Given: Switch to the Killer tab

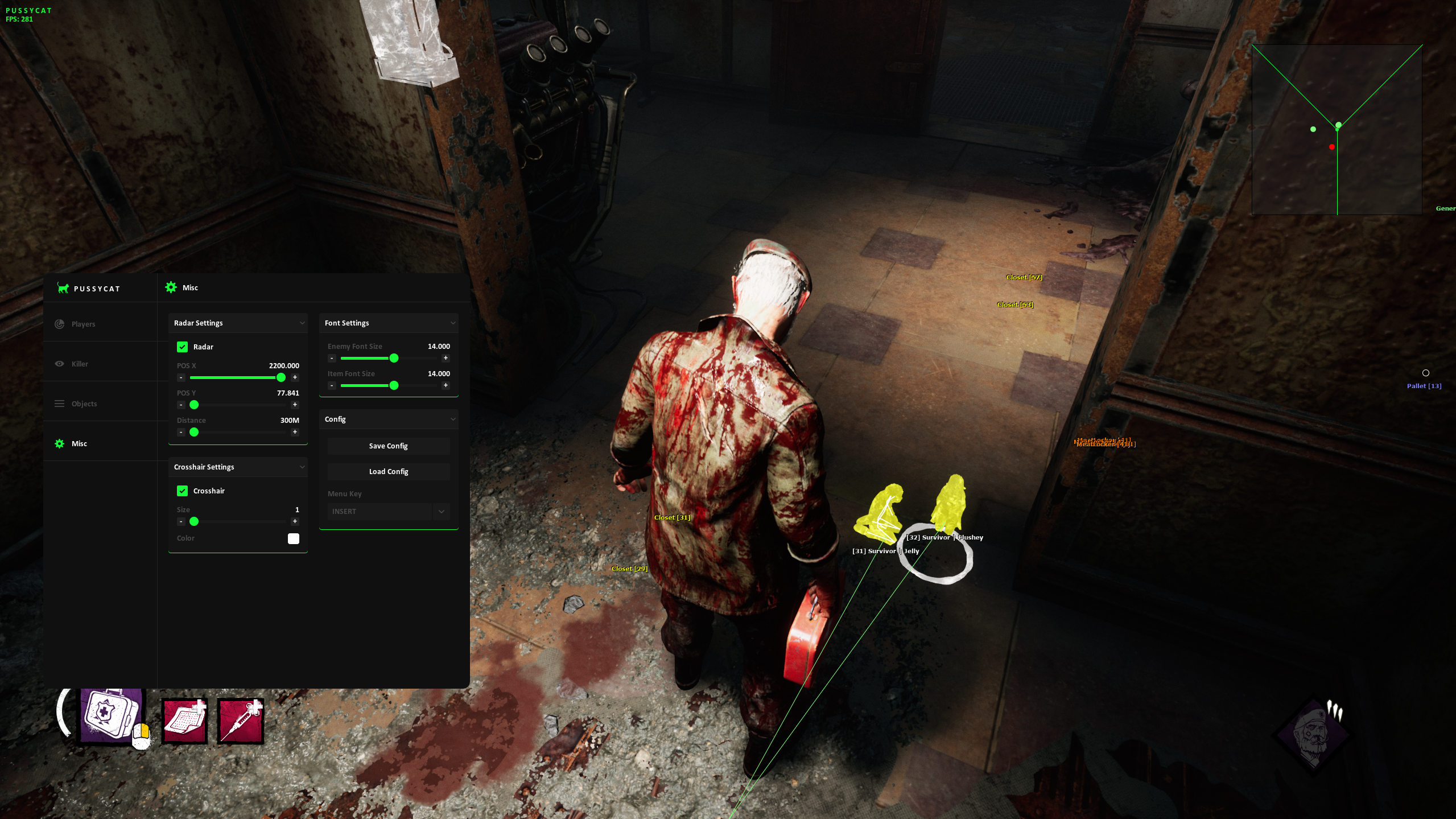Looking at the screenshot, I should click(x=80, y=364).
